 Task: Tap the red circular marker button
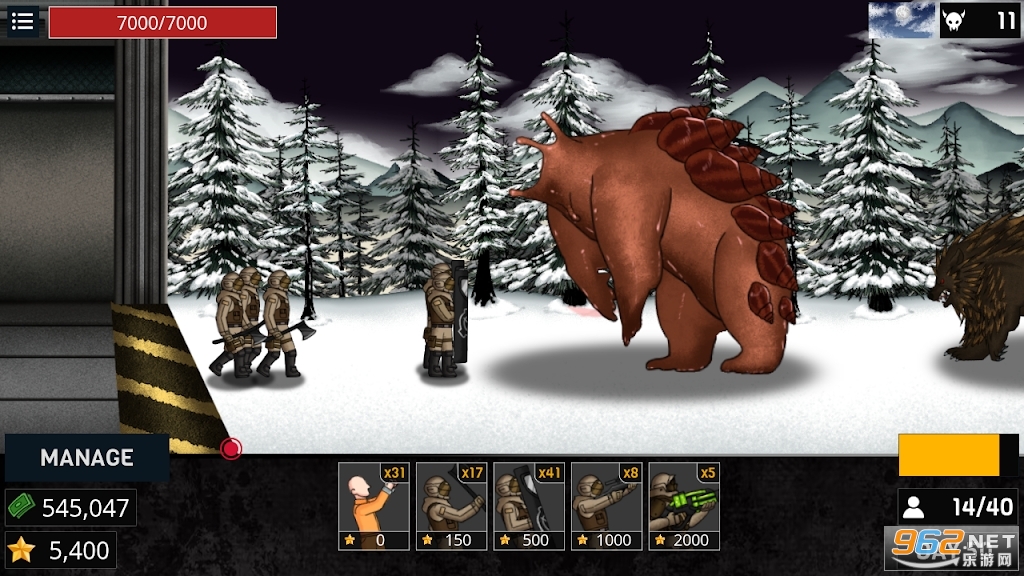click(x=231, y=449)
